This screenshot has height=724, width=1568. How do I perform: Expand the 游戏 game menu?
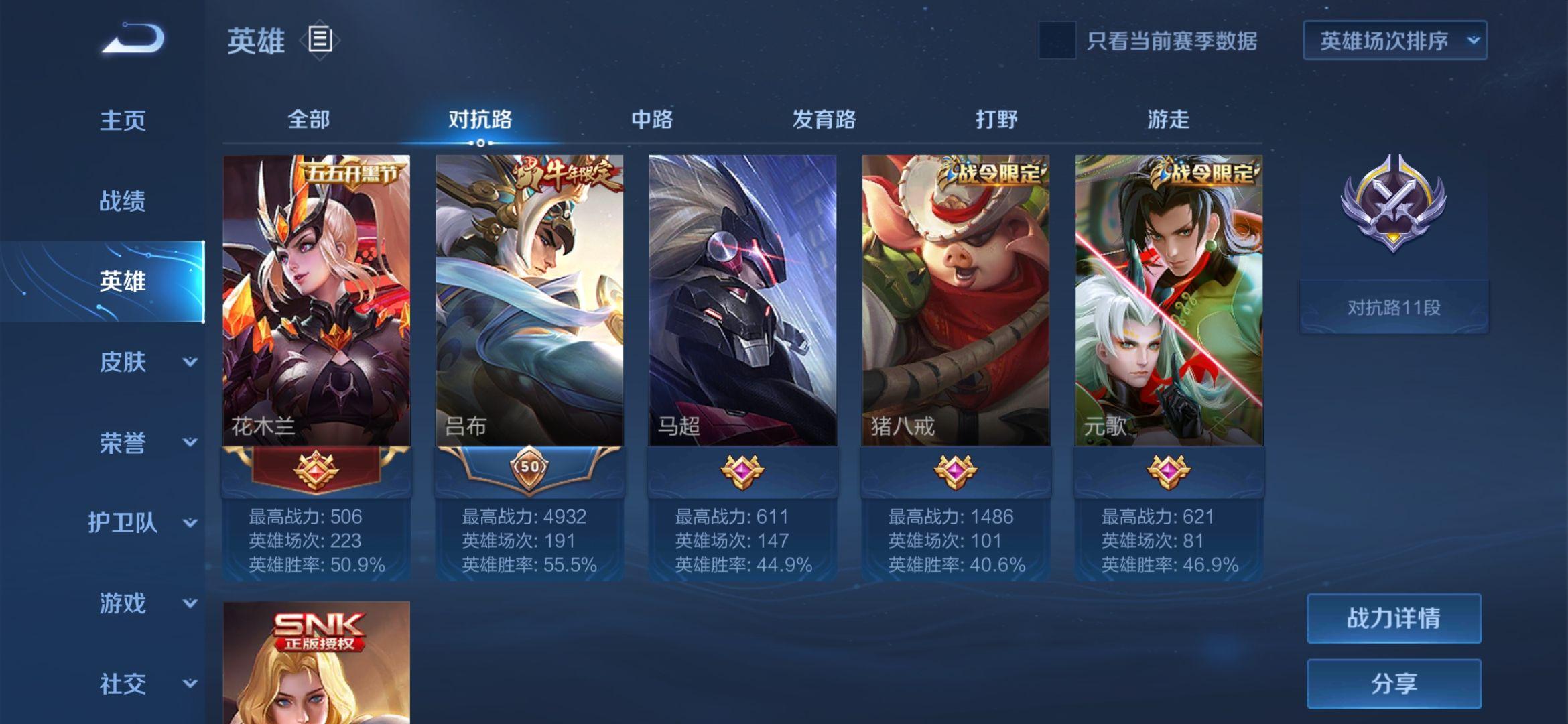144,603
